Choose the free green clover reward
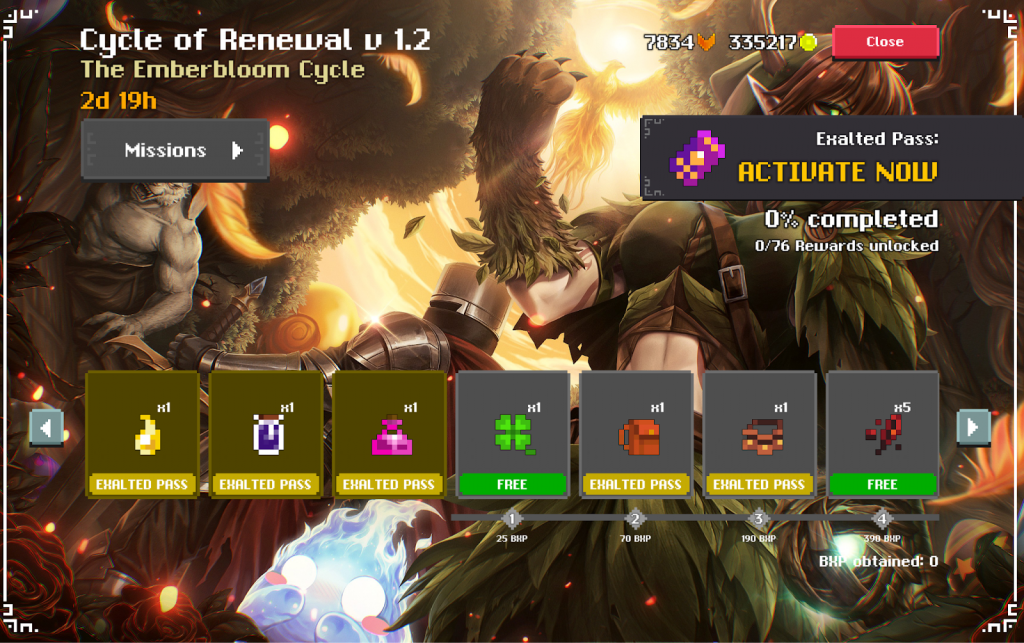The height and width of the screenshot is (643, 1024). click(512, 434)
